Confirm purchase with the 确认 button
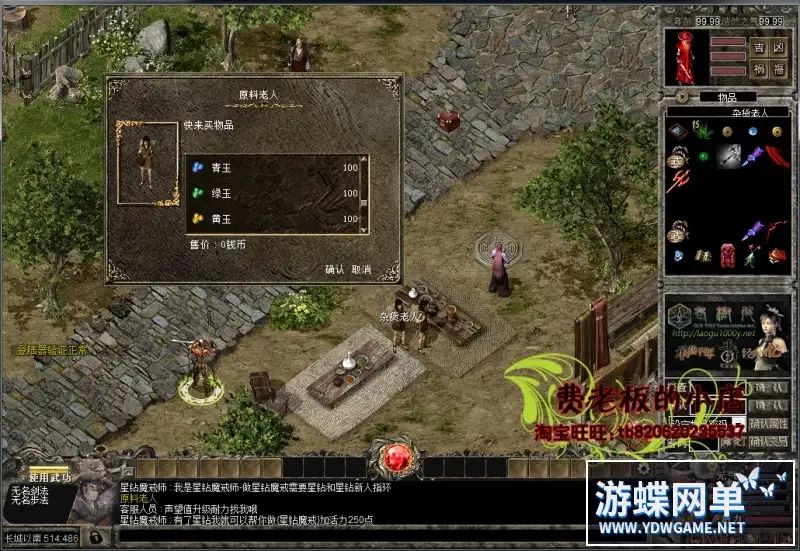This screenshot has width=800, height=551. [x=334, y=270]
